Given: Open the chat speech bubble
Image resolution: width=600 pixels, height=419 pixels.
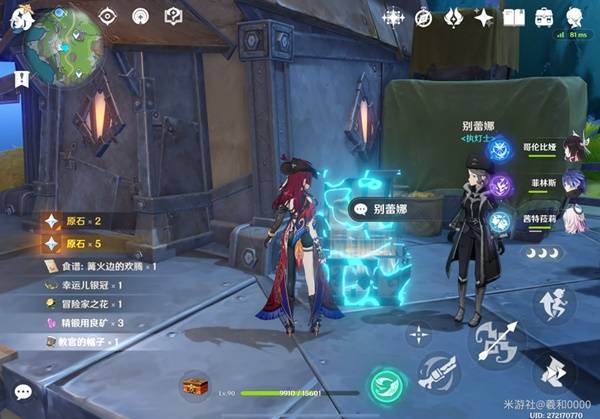Looking at the screenshot, I should click(23, 391).
